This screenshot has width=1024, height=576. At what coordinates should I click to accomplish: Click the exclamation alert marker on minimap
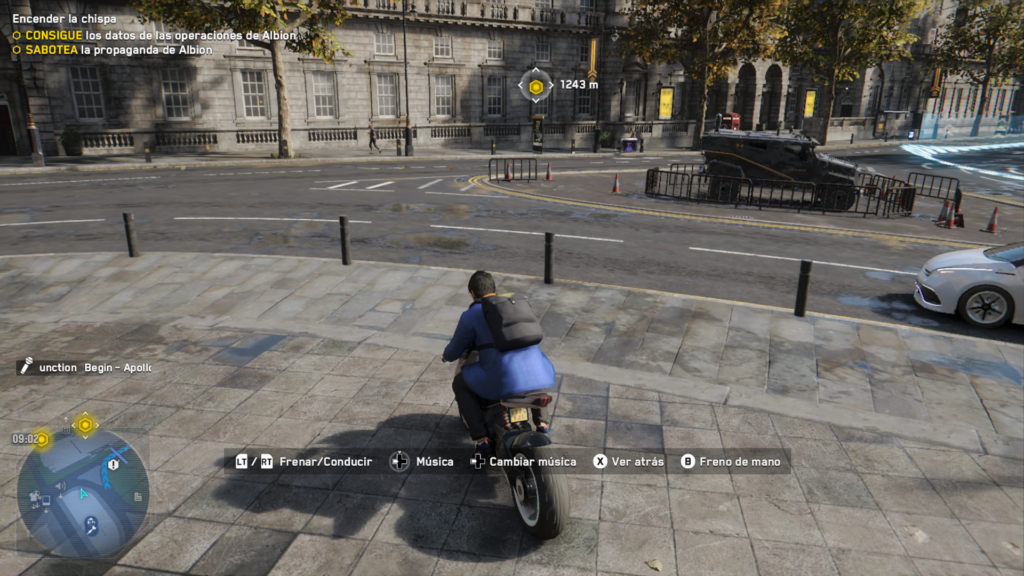[x=113, y=464]
